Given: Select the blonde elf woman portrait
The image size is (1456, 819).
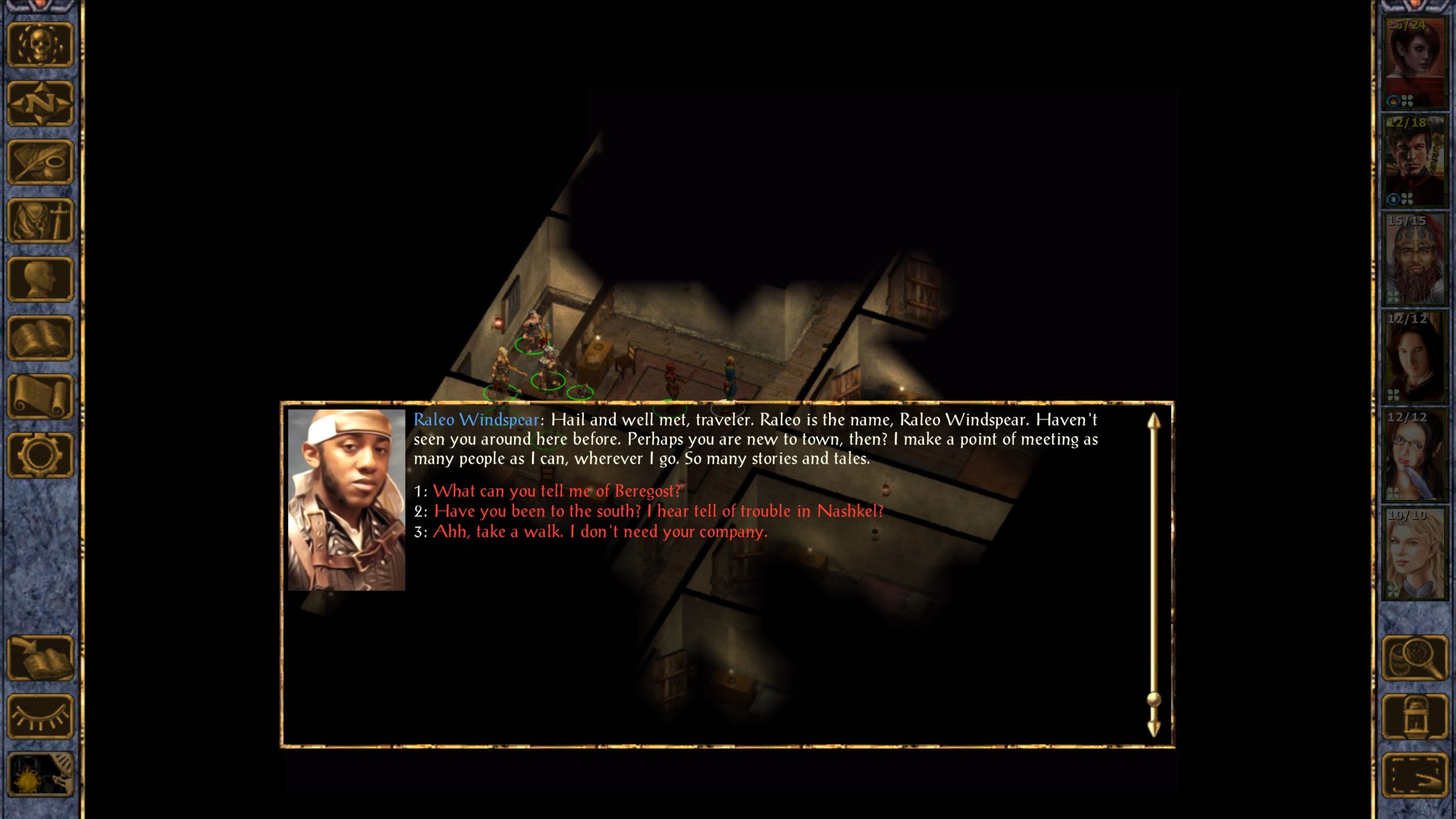Looking at the screenshot, I should click(x=1414, y=554).
